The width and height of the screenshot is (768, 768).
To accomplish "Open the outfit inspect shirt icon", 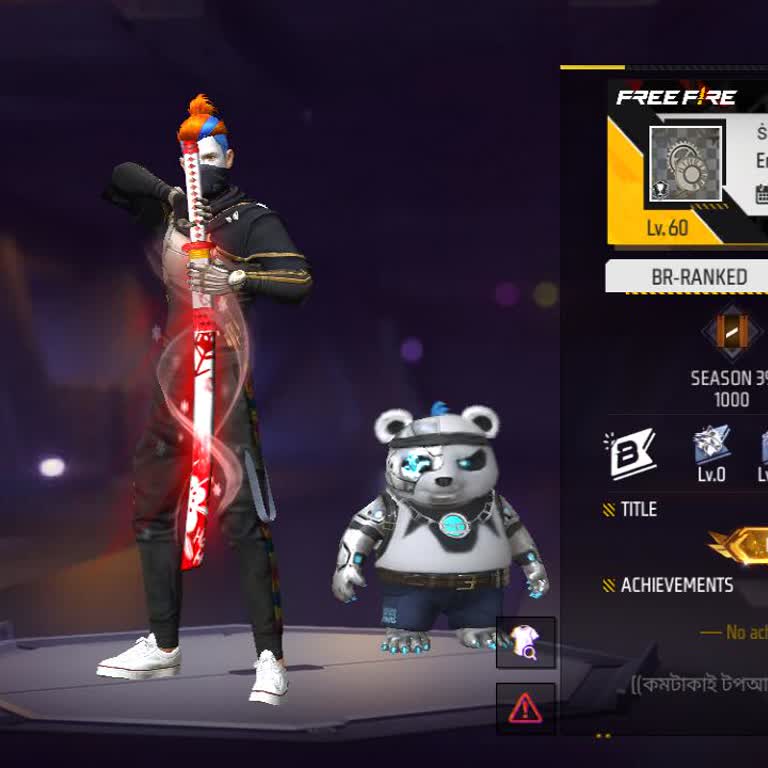I will [x=525, y=642].
